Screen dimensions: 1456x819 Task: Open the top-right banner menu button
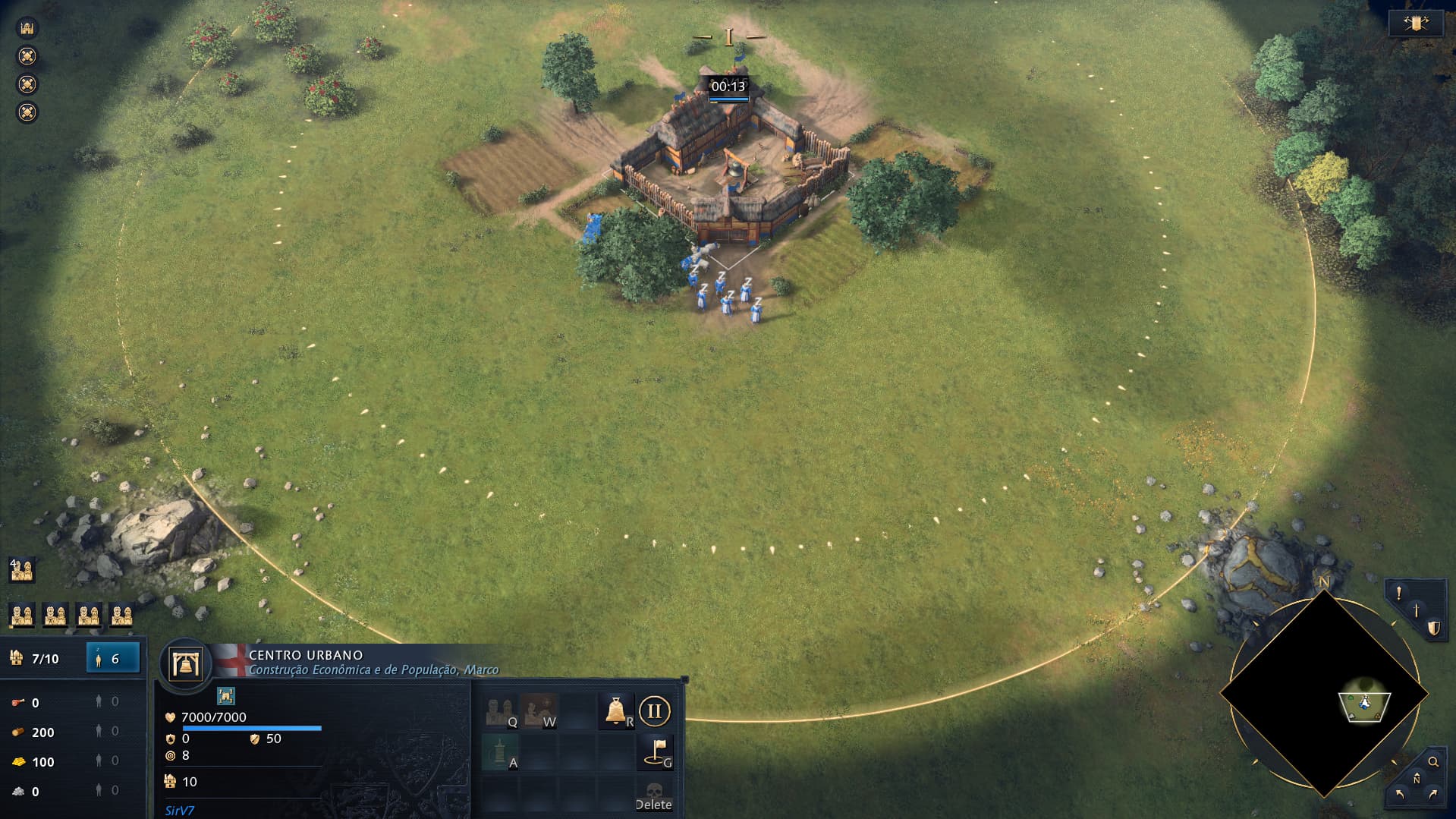pyautogui.click(x=1415, y=24)
